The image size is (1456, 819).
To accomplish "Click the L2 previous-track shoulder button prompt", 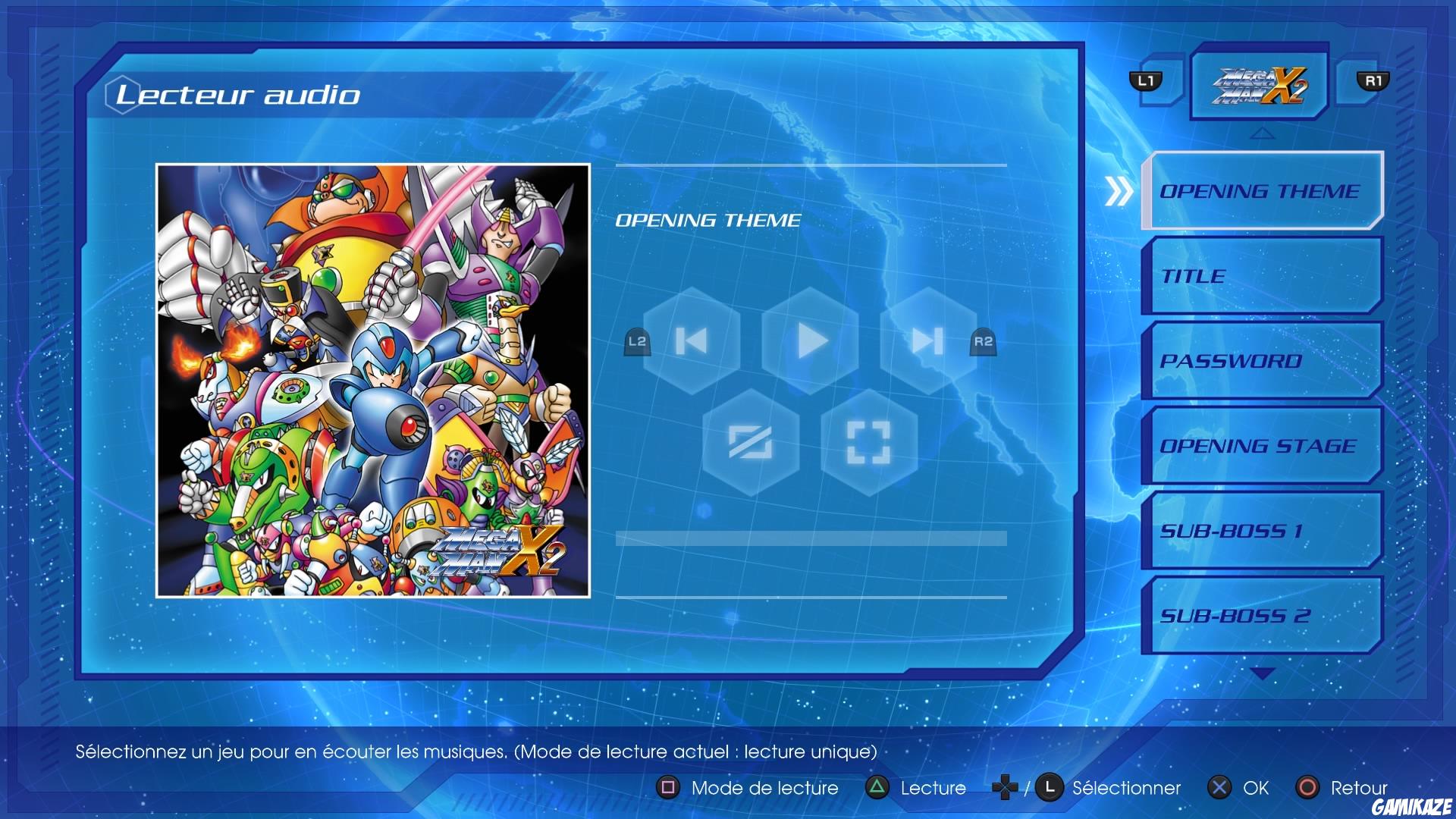I will tap(638, 343).
